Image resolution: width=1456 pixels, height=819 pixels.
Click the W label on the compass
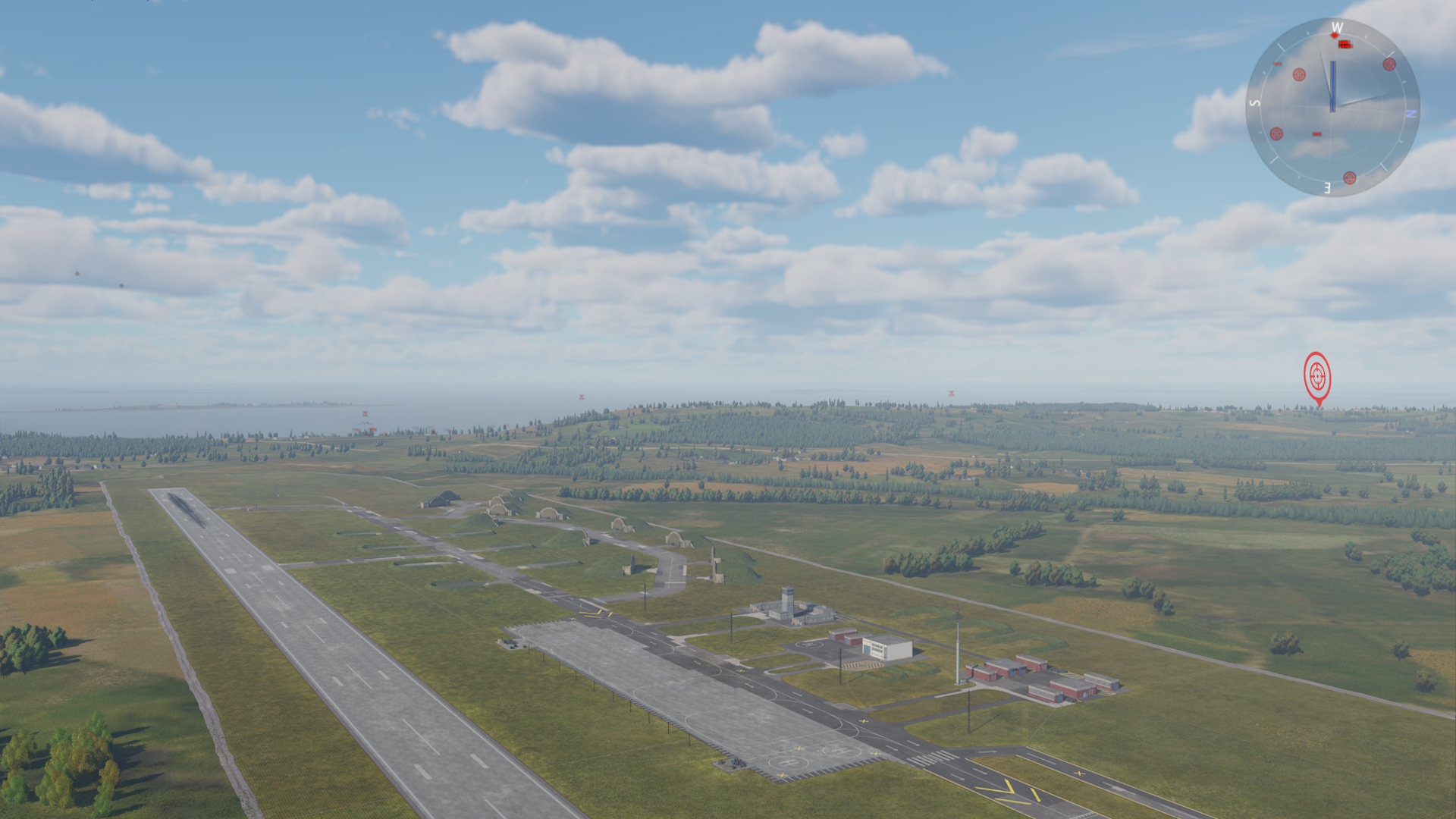[x=1338, y=27]
